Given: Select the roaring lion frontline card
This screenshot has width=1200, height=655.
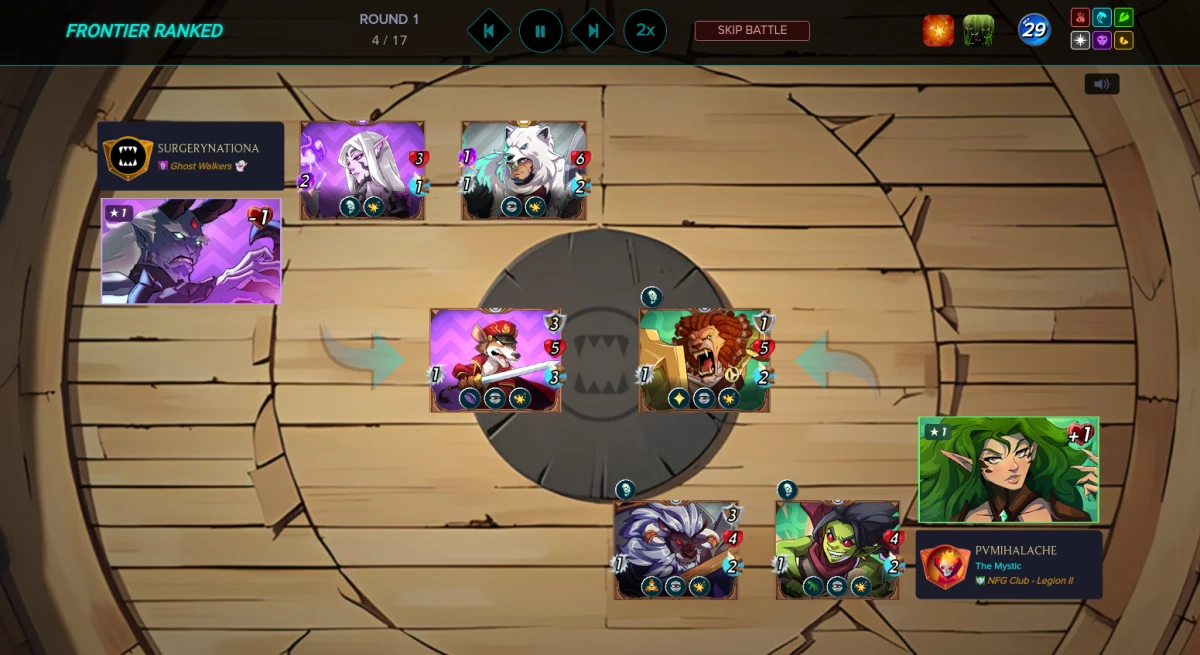Looking at the screenshot, I should tap(705, 360).
